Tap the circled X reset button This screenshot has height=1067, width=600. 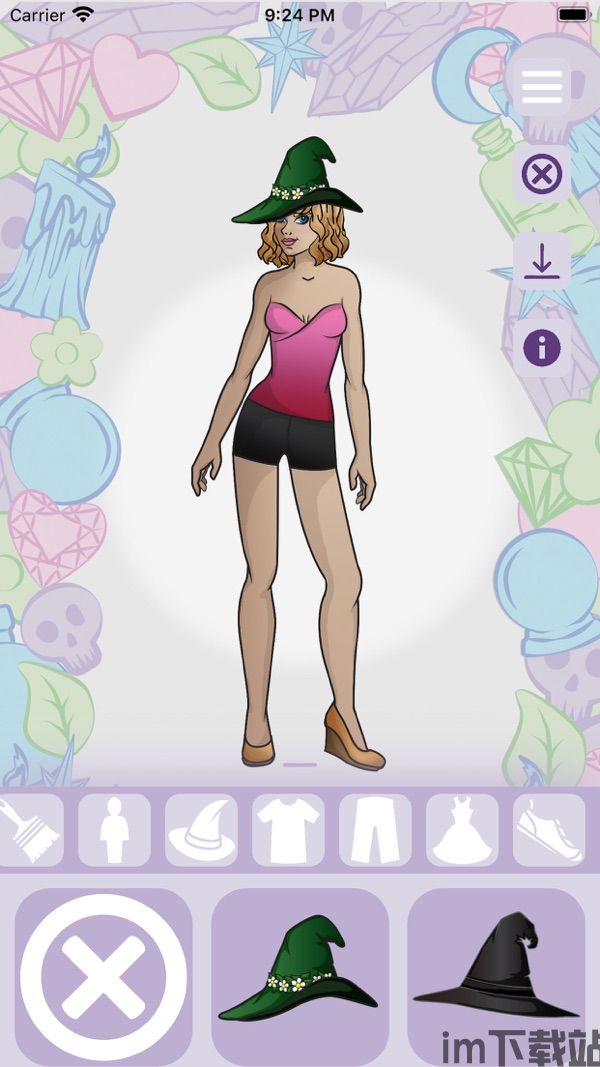(x=542, y=175)
